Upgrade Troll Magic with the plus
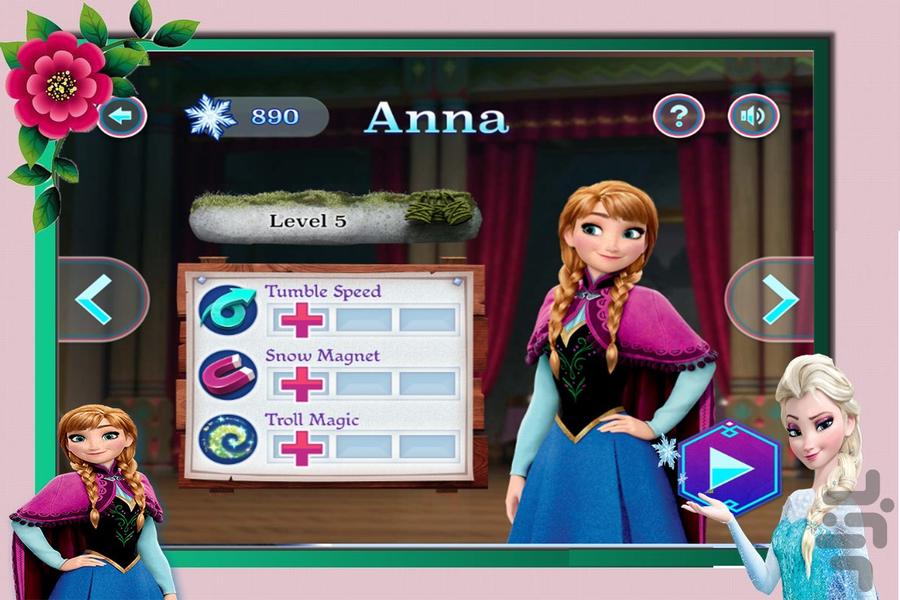Screen dimensions: 900x600 tap(302, 447)
